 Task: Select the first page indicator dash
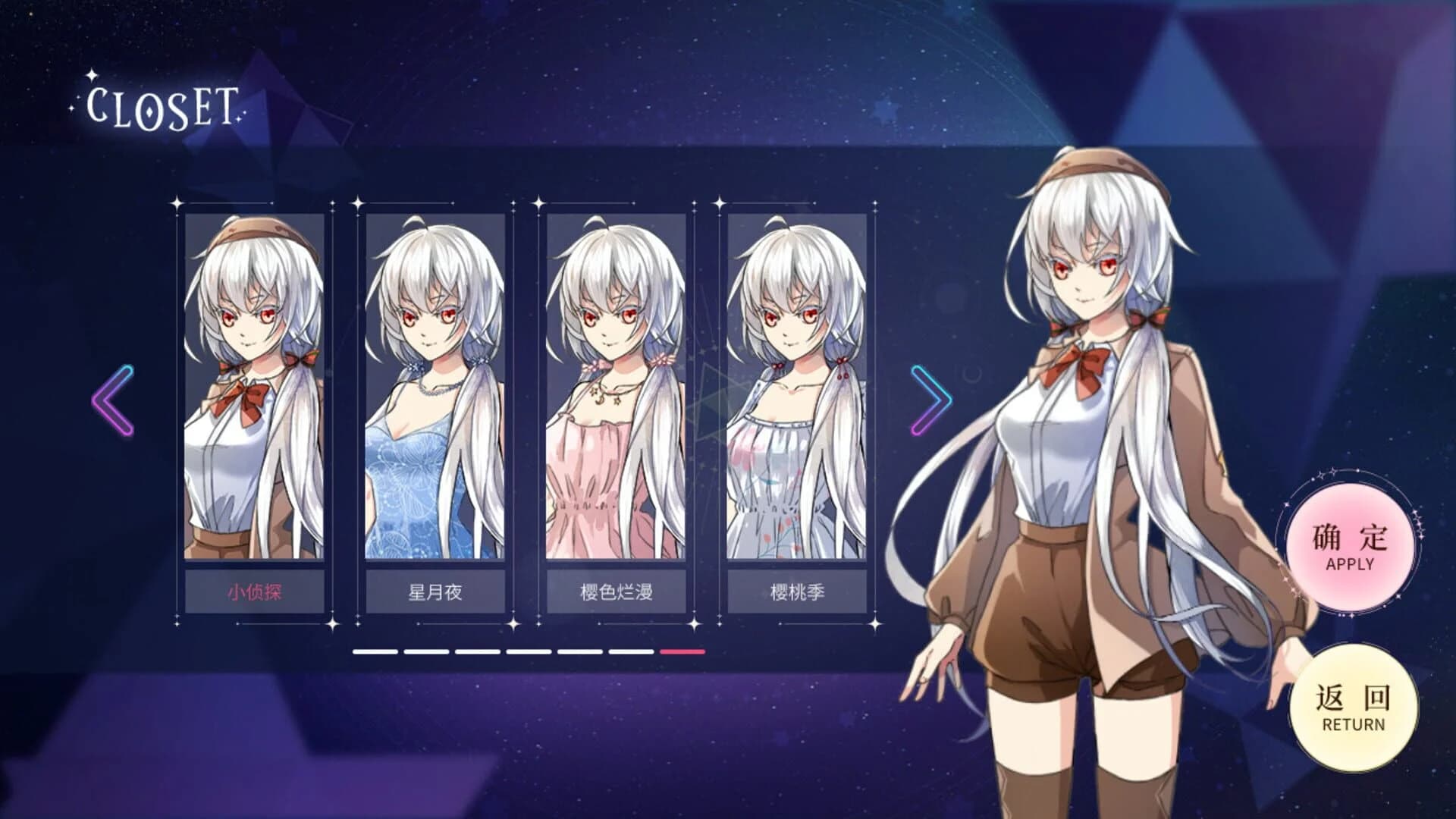tap(375, 652)
